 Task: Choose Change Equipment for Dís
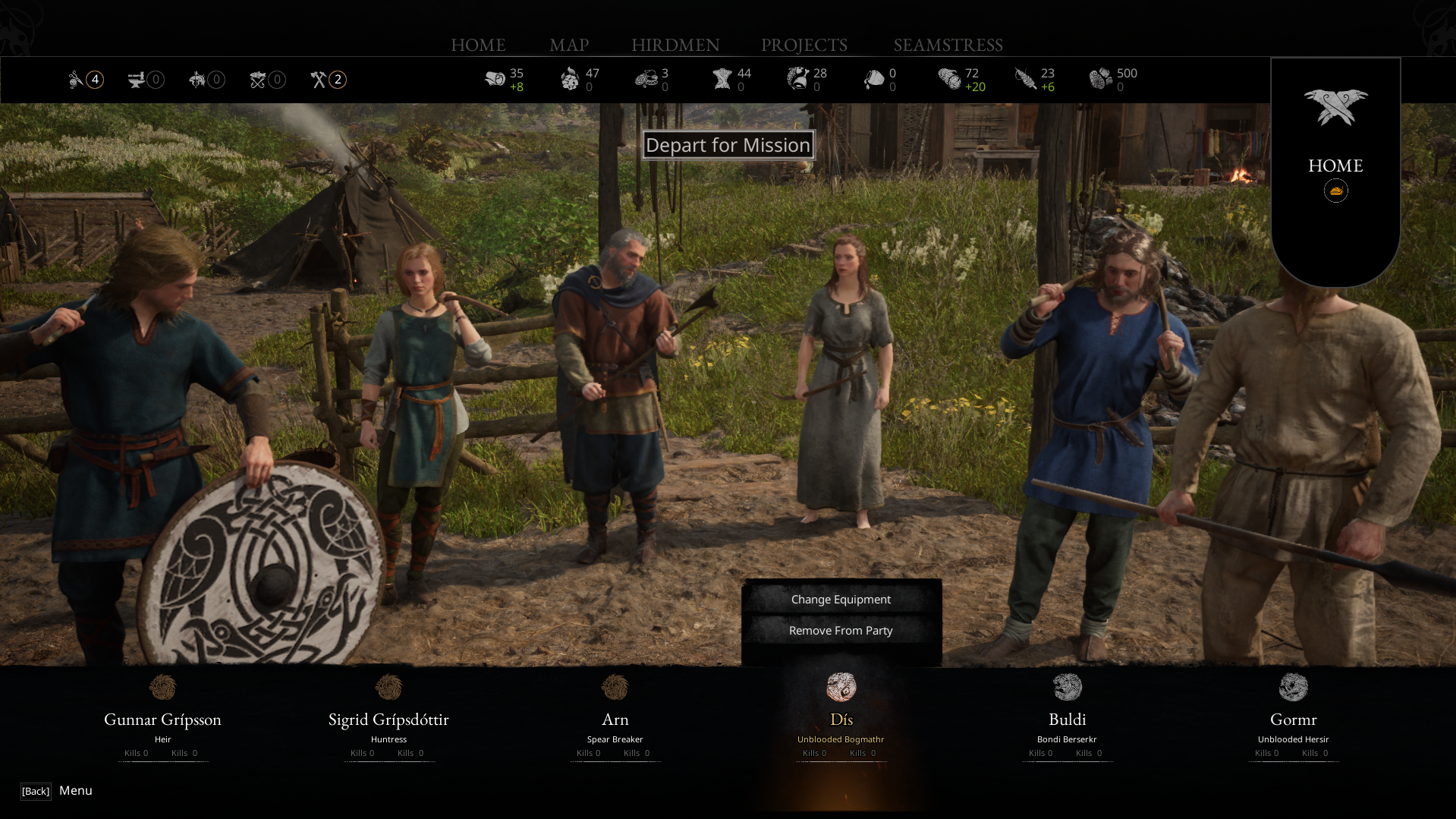(x=841, y=600)
